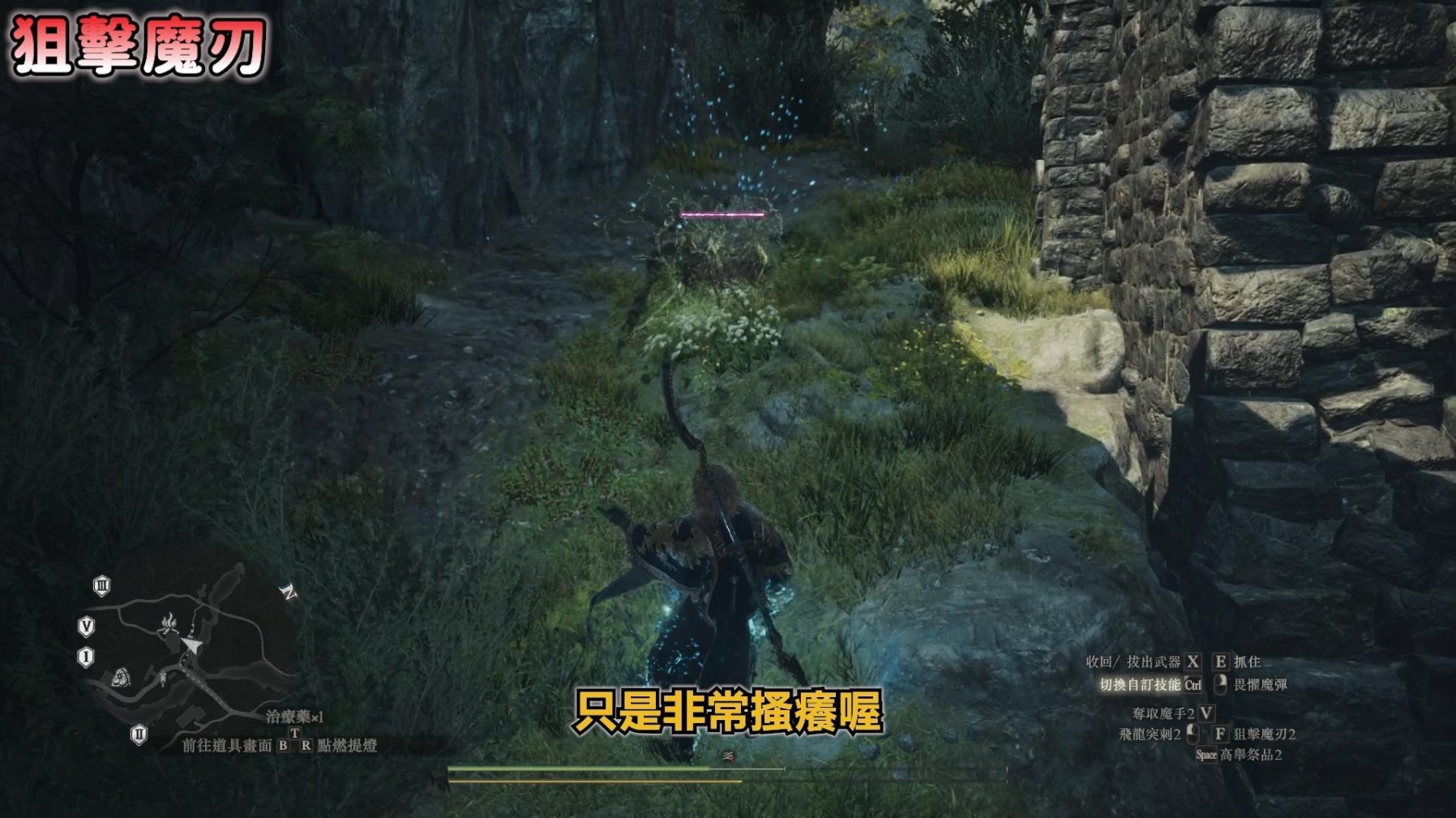Click the V key prompt for 奪取魔手2
1456x818 pixels.
pyautogui.click(x=1205, y=714)
